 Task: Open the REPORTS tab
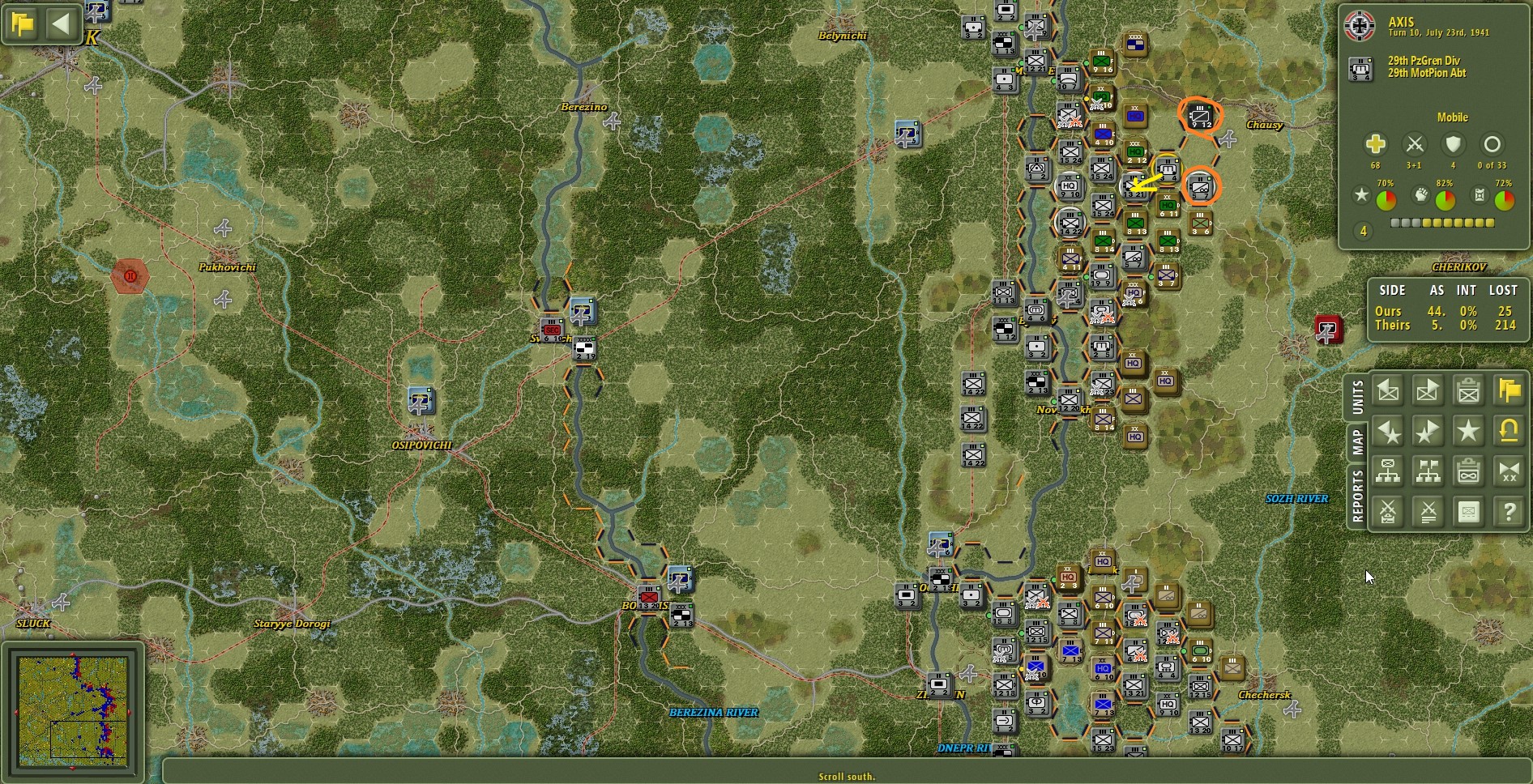tap(1359, 492)
